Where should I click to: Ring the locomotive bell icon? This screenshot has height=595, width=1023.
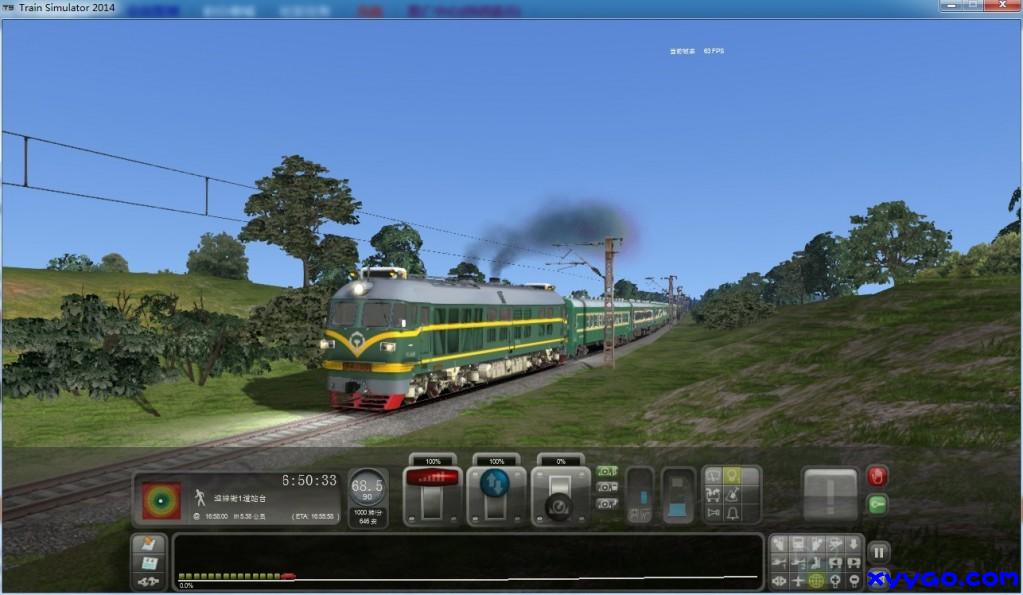[x=733, y=513]
